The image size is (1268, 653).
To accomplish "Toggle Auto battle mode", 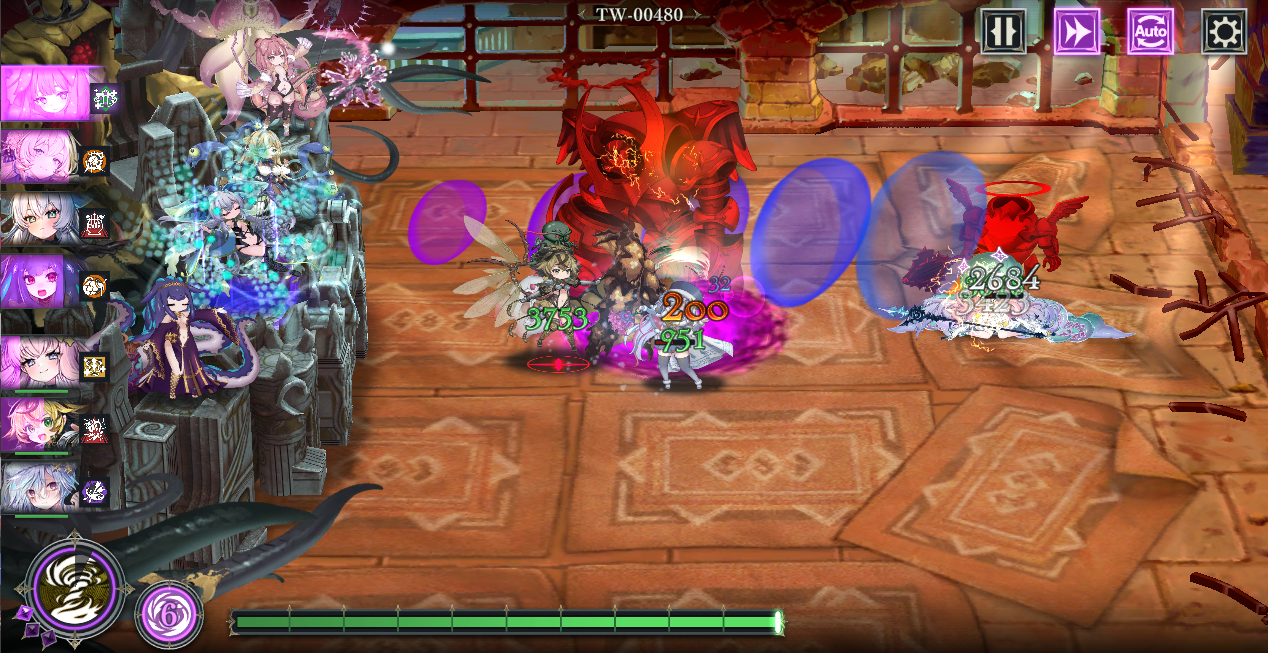I will [1150, 32].
